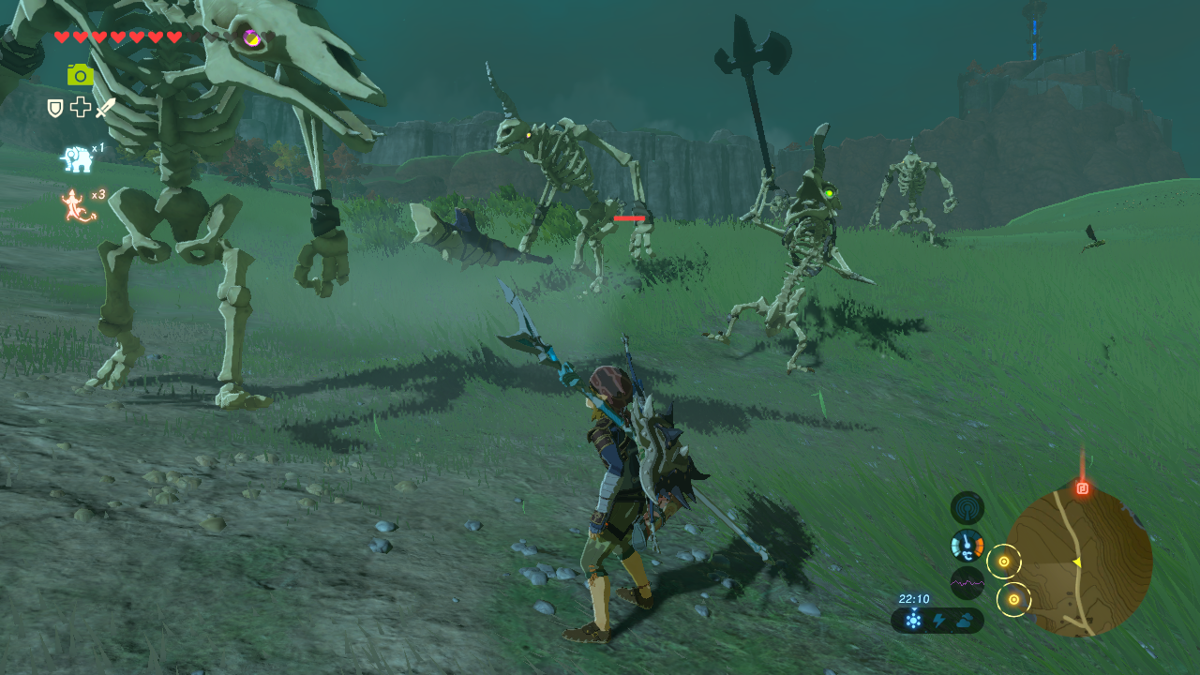Click the sword quick-select icon

click(x=105, y=107)
